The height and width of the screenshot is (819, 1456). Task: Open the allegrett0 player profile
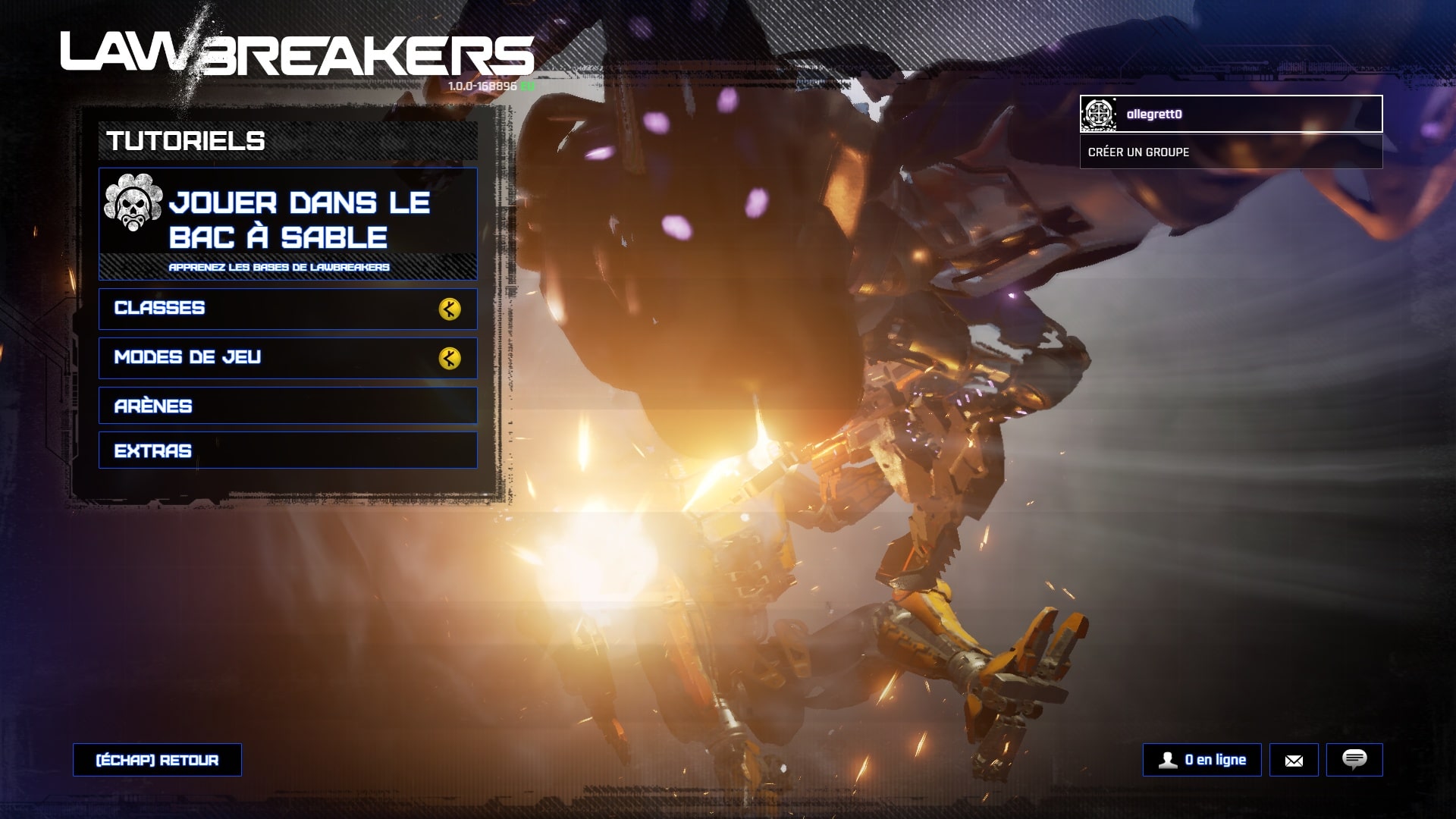(1230, 114)
